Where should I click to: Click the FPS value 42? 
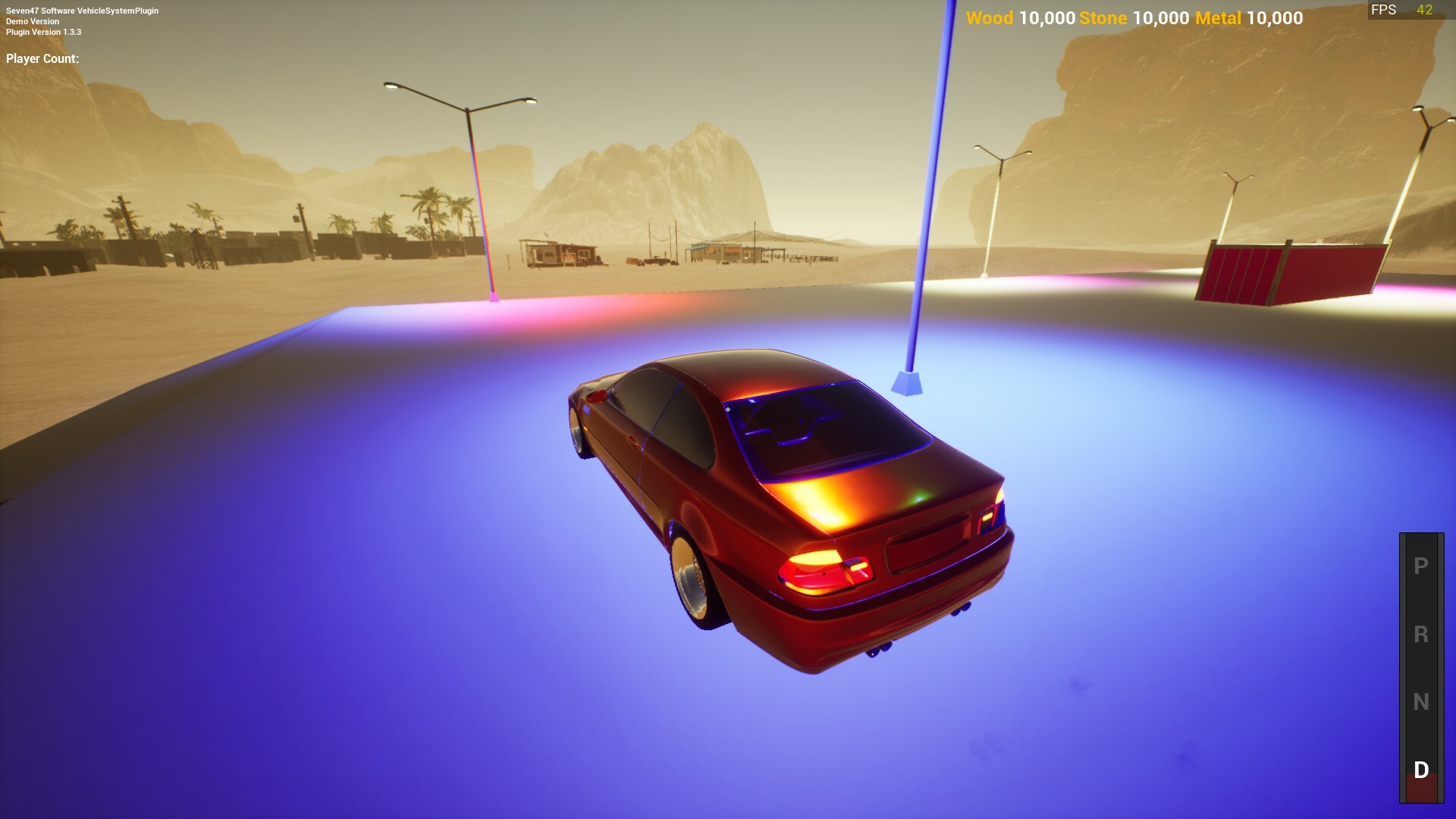point(1423,10)
